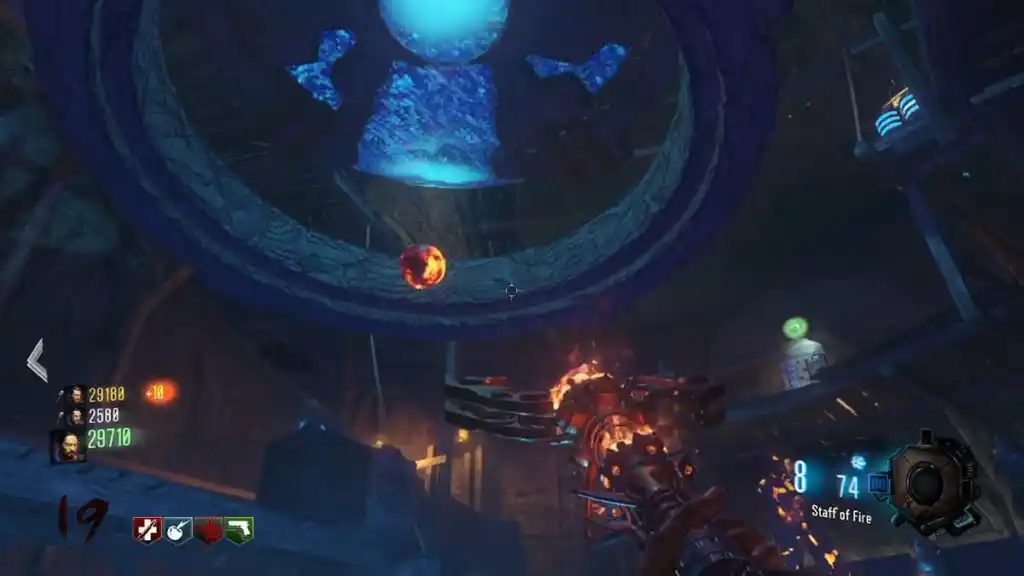Click the Juggernog perk icon
Screen dimensions: 1024x576
(147, 530)
